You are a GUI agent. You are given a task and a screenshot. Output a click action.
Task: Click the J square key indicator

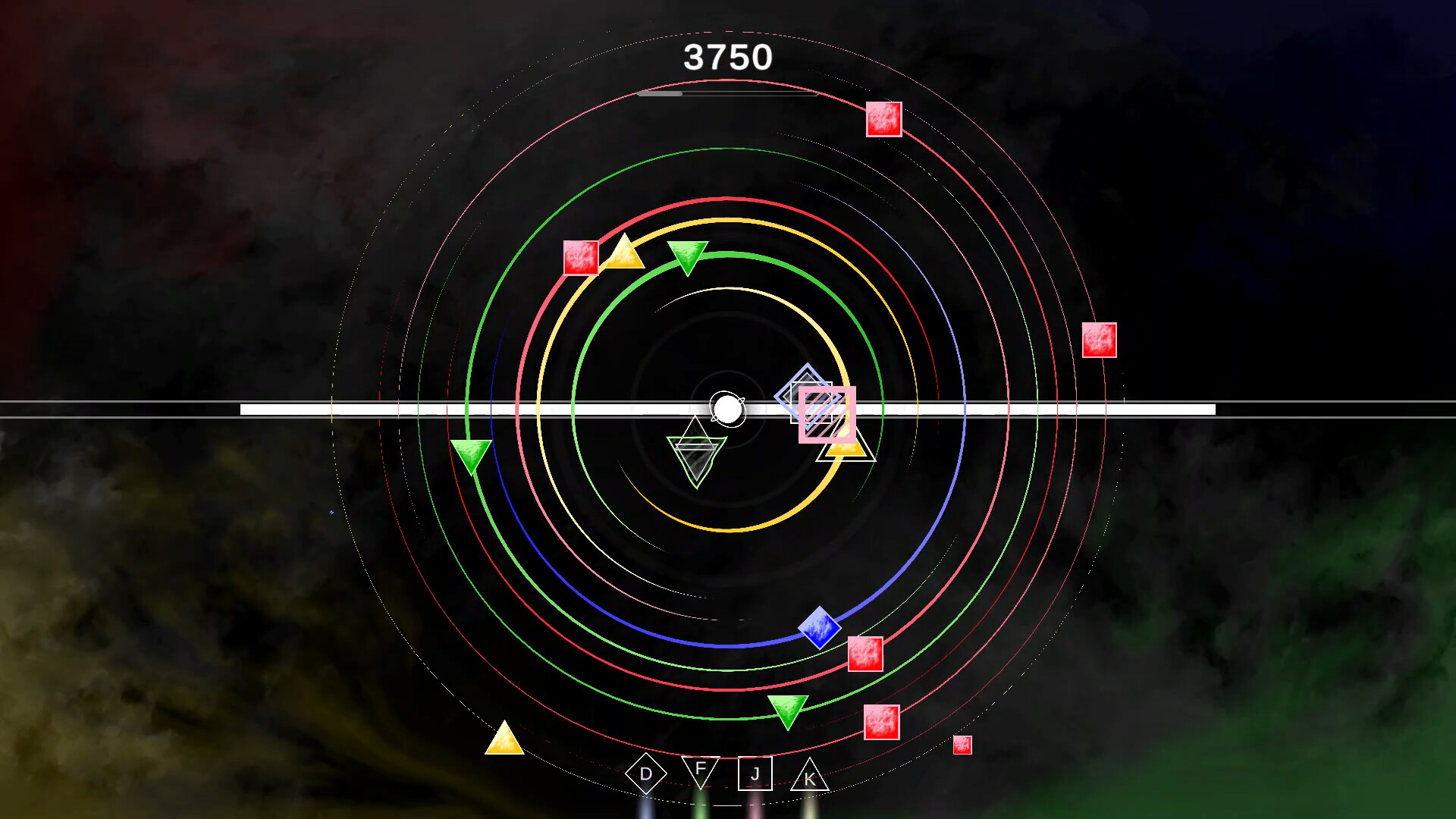[x=755, y=773]
